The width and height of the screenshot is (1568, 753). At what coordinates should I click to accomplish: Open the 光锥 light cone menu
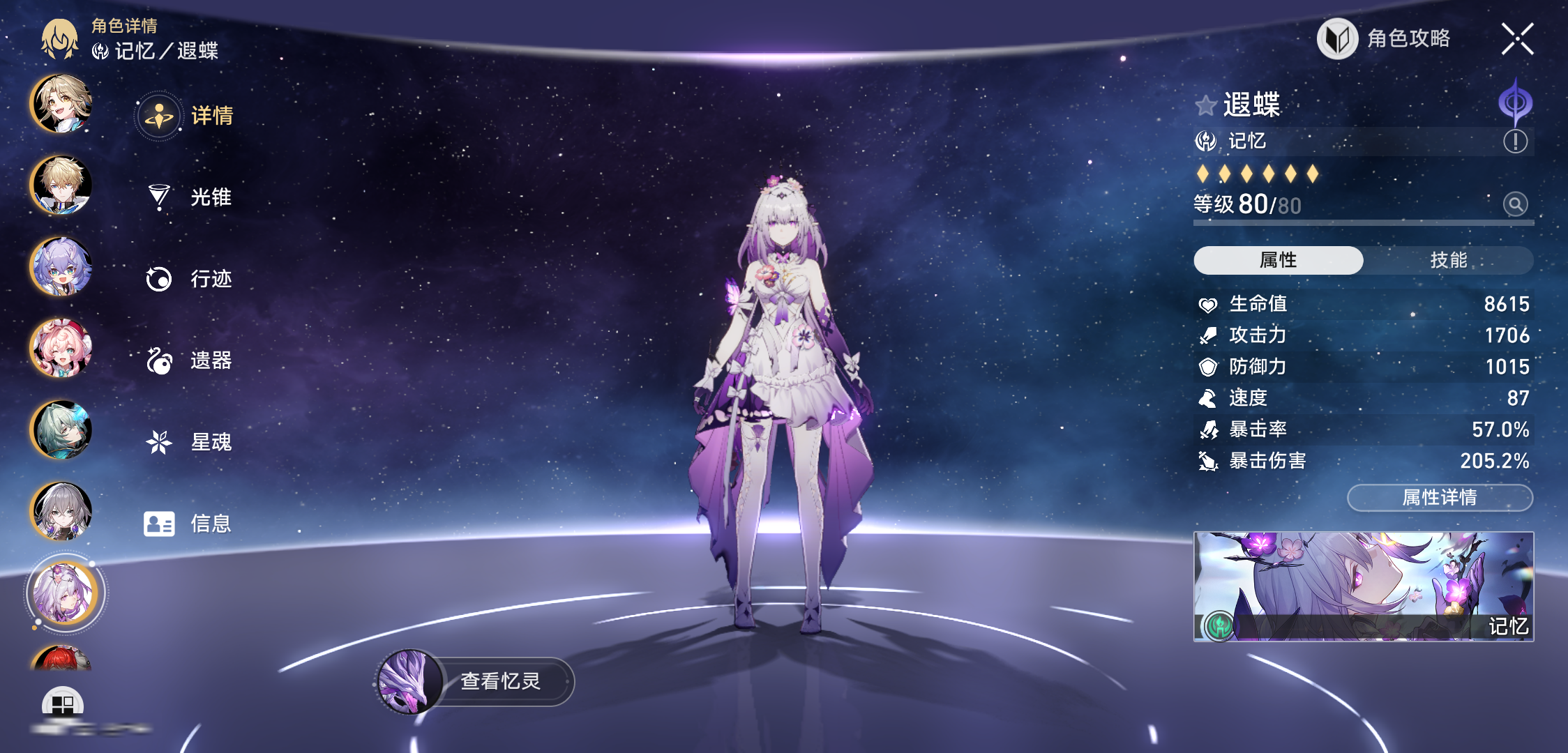pos(188,197)
